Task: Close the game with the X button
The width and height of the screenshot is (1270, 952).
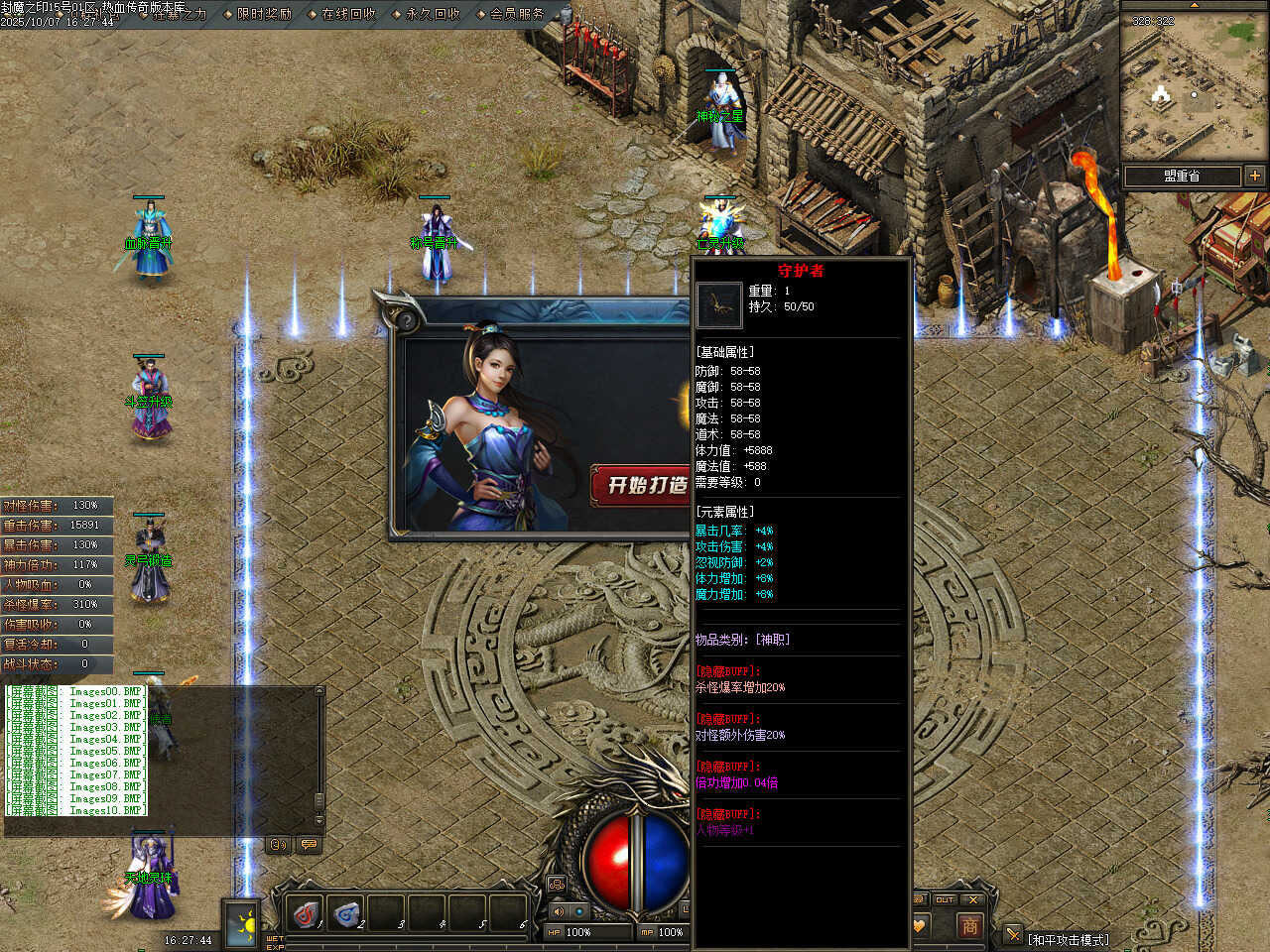Action: coord(973,899)
